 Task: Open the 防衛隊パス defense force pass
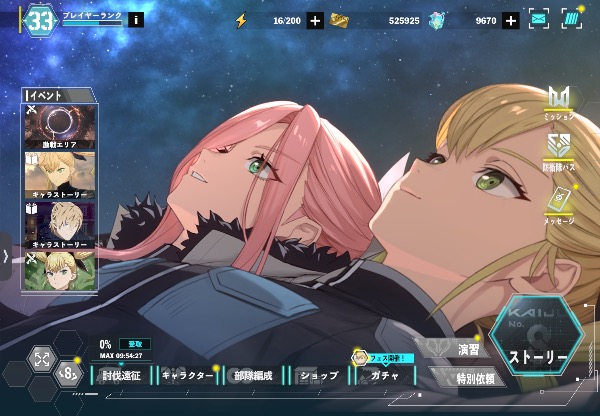coord(559,151)
